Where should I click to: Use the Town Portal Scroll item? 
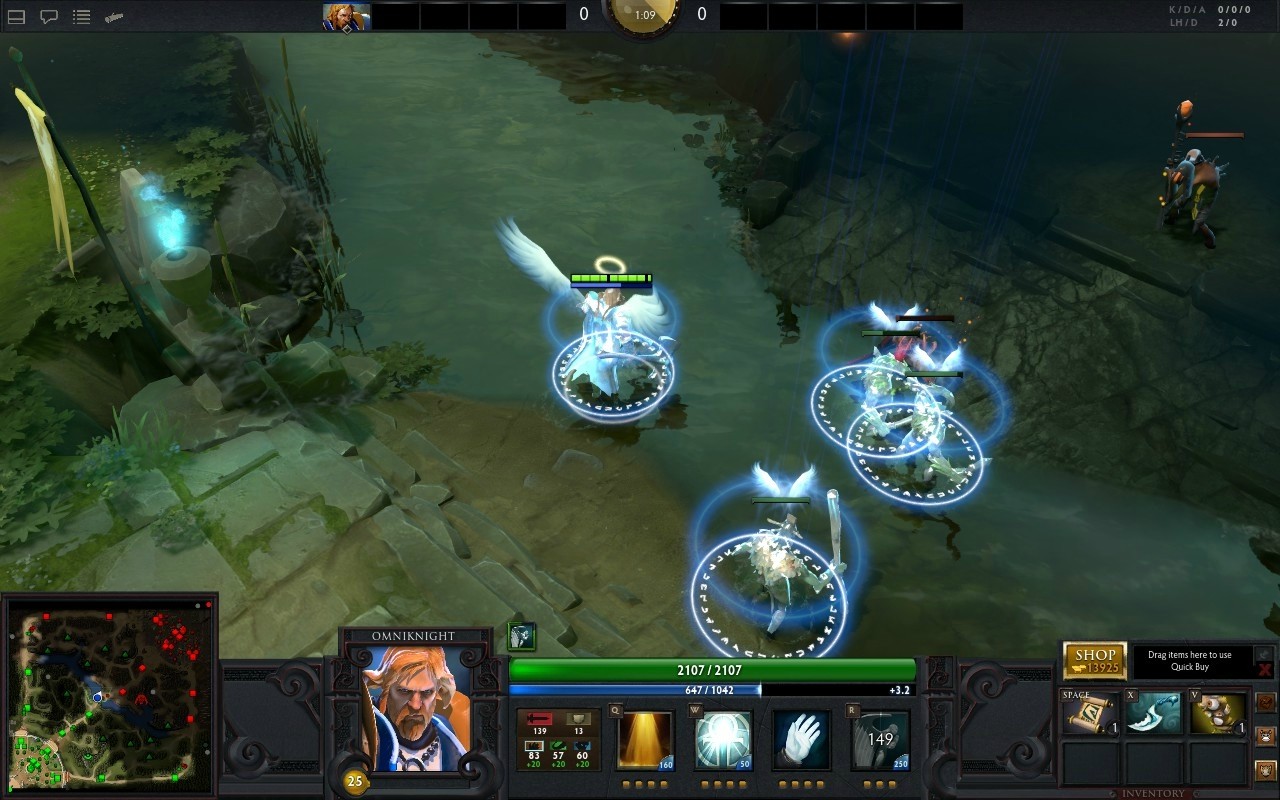pos(1090,714)
